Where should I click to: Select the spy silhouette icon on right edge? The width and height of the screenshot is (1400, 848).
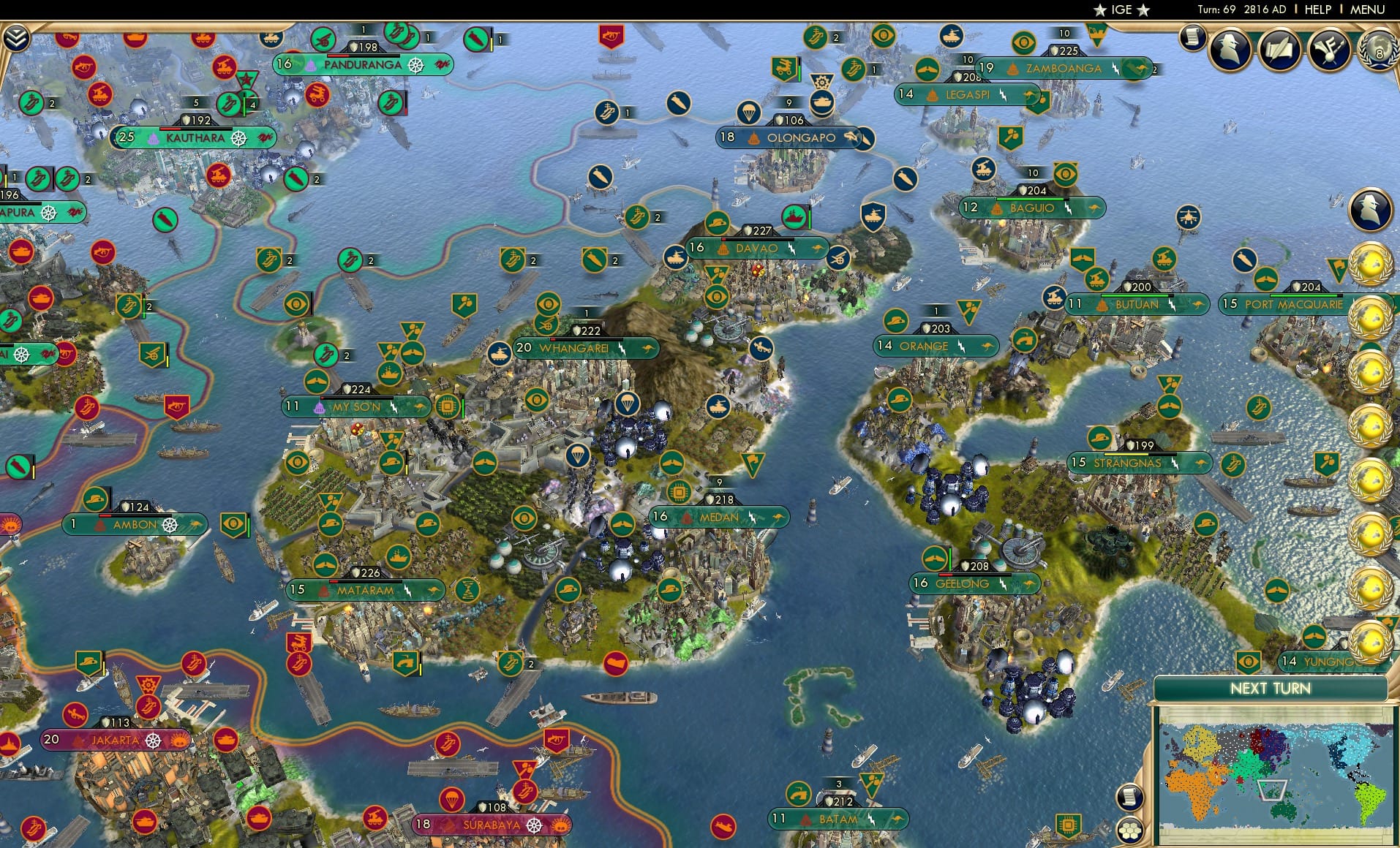point(1369,209)
